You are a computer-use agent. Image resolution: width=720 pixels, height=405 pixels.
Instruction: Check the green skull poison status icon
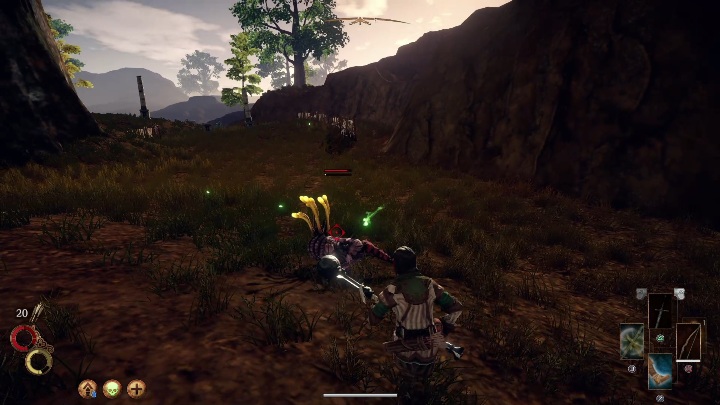click(111, 388)
